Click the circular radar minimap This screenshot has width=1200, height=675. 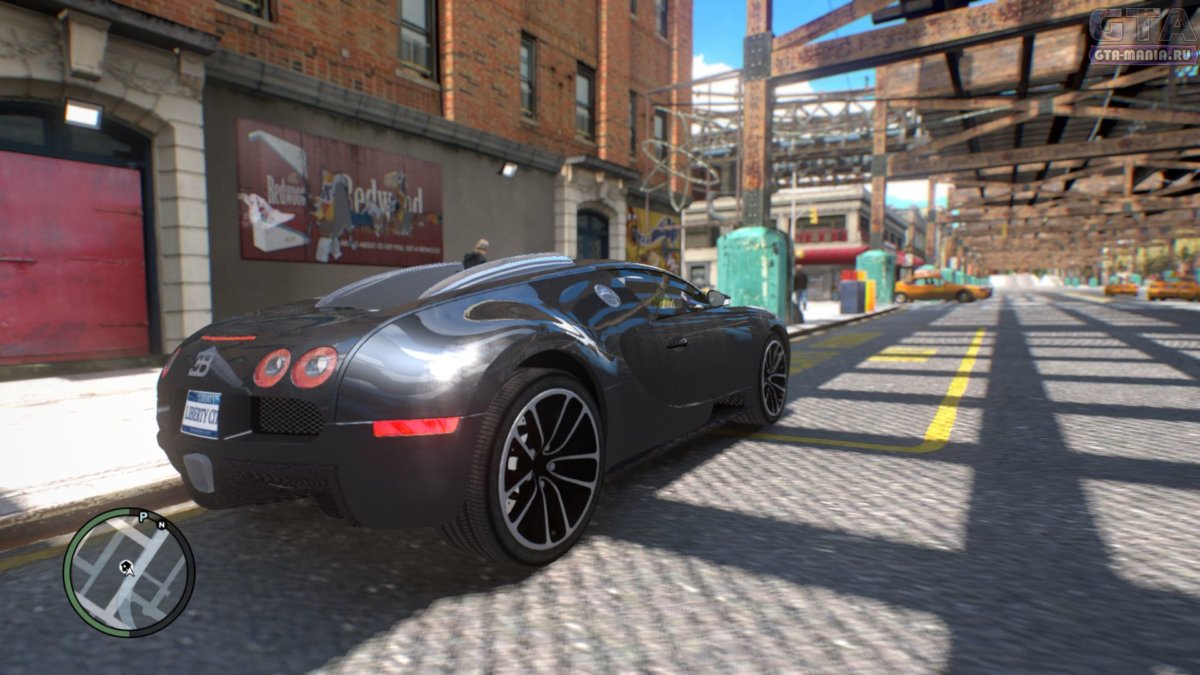coord(128,572)
